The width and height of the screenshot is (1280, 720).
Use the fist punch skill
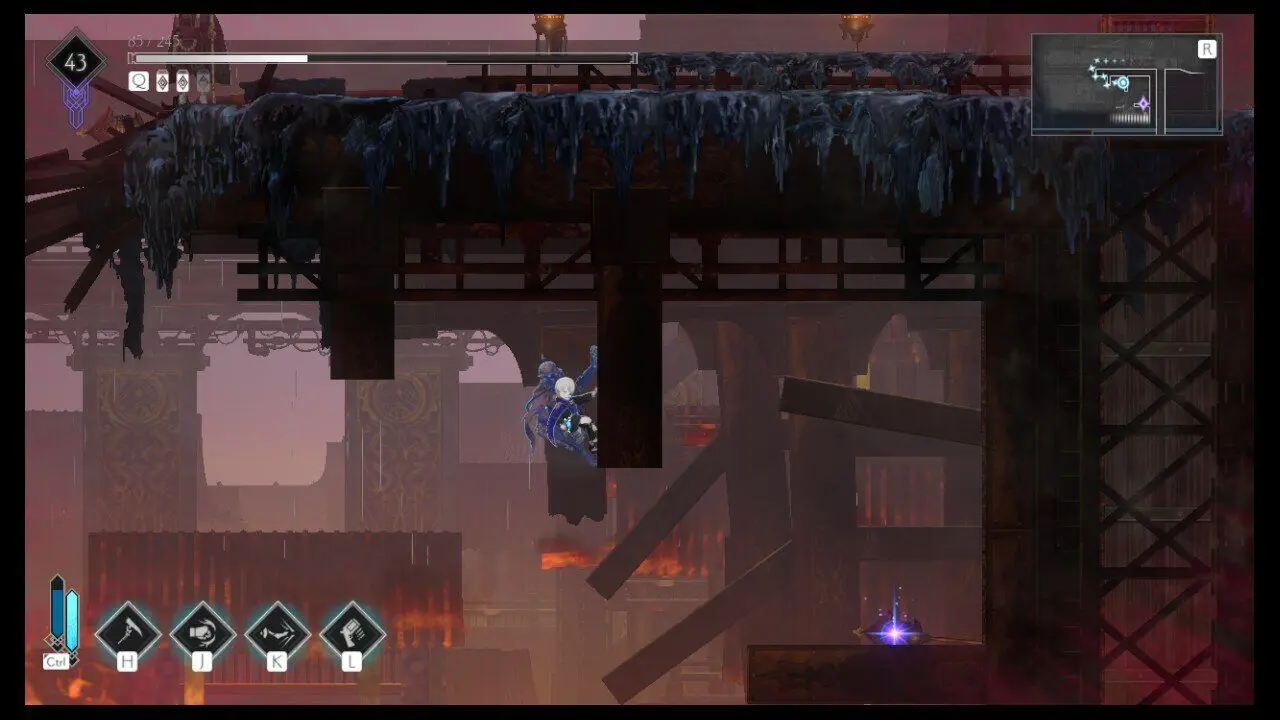(x=203, y=632)
